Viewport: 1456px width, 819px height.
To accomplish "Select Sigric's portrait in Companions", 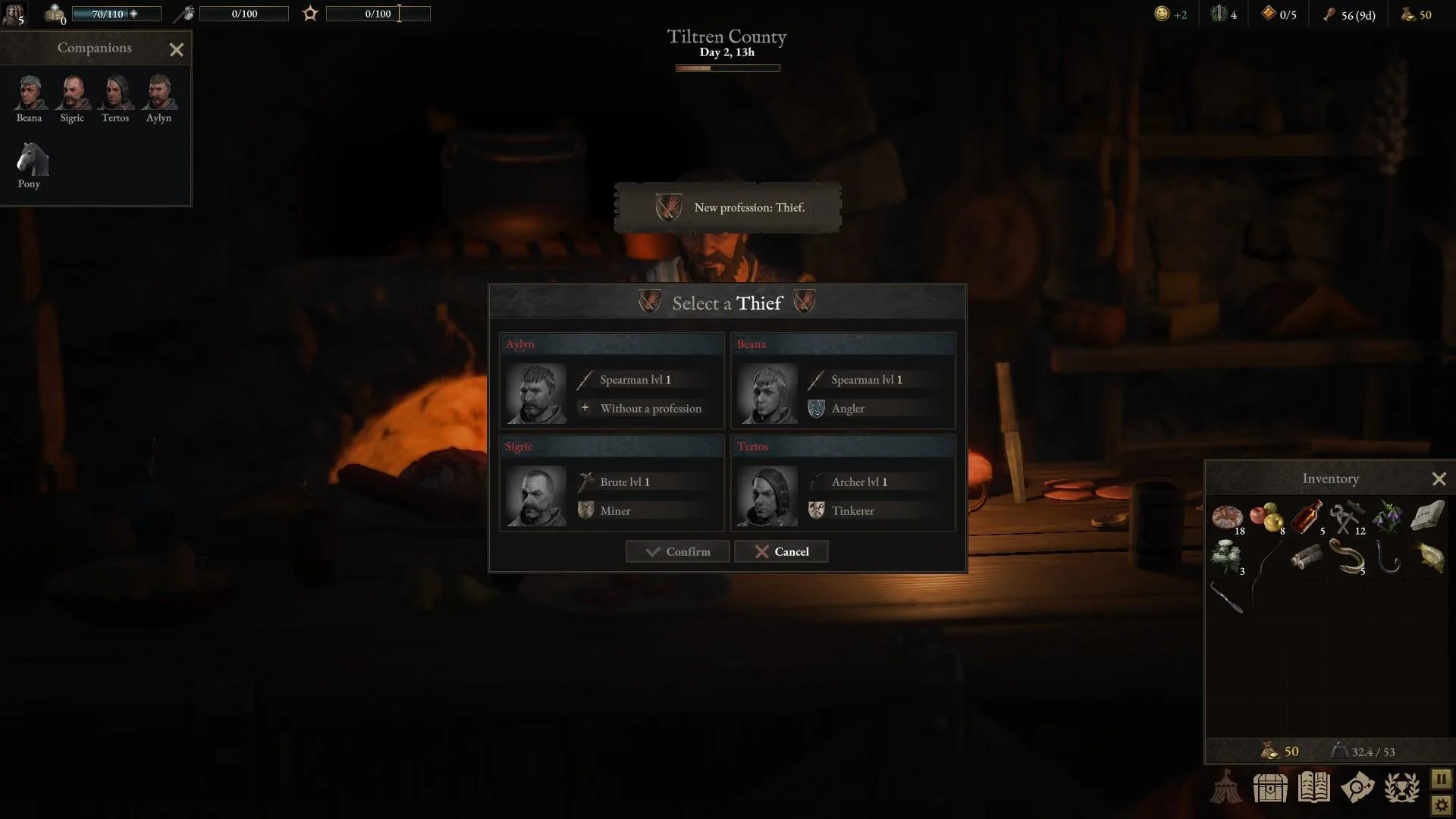I will point(73,93).
